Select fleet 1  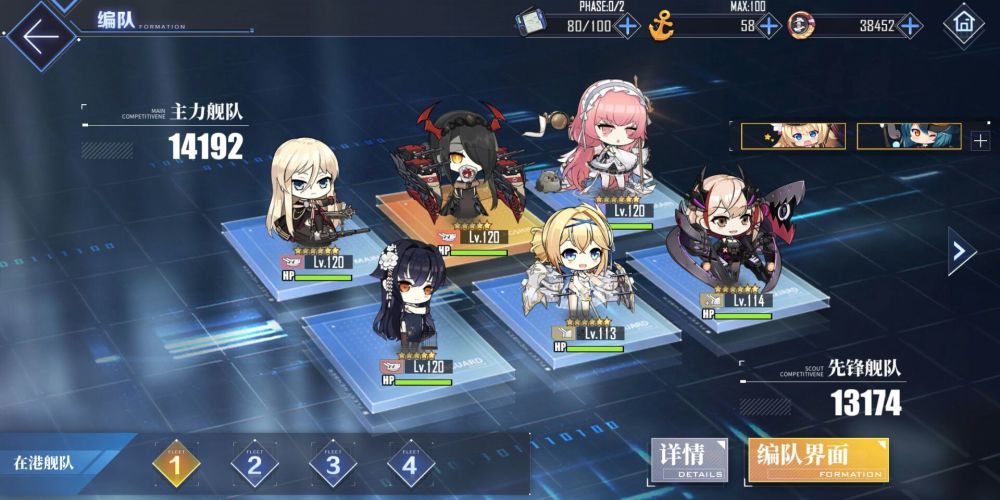pos(176,463)
